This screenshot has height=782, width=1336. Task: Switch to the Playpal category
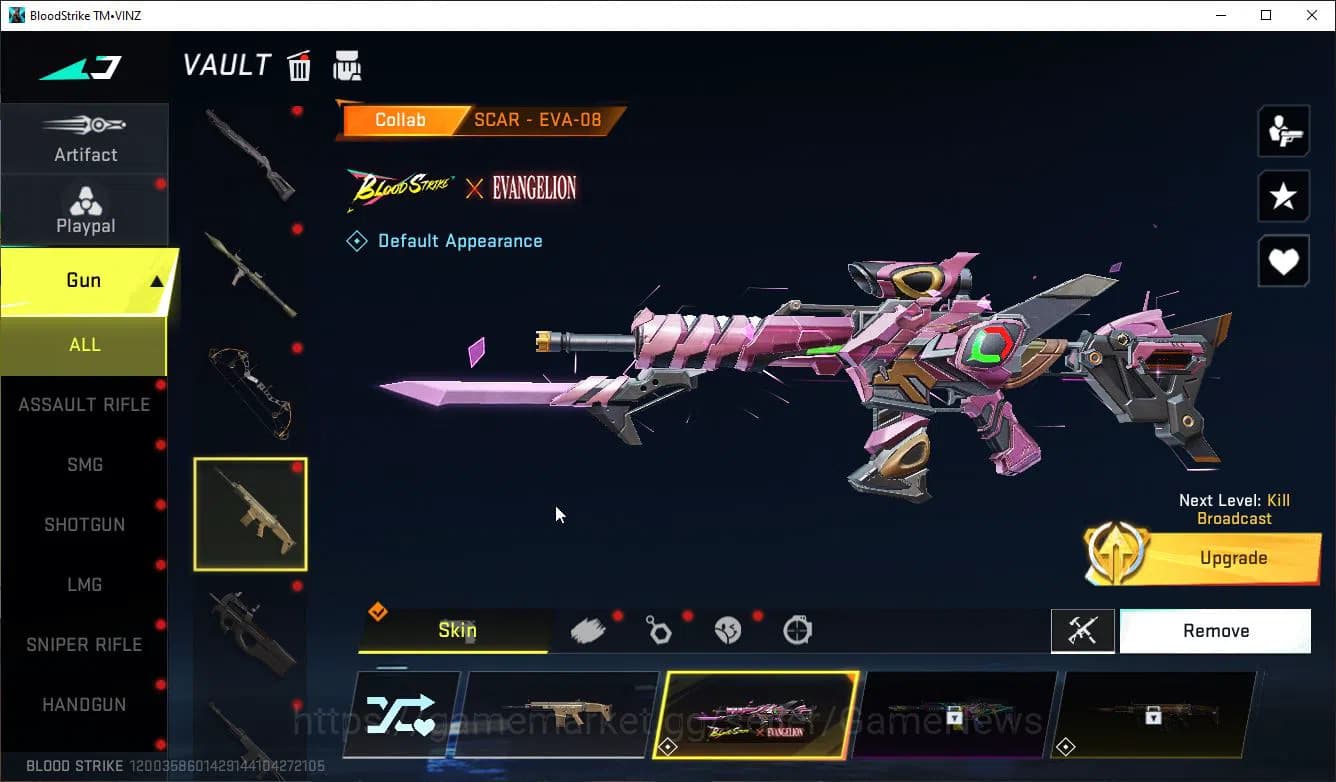point(85,210)
